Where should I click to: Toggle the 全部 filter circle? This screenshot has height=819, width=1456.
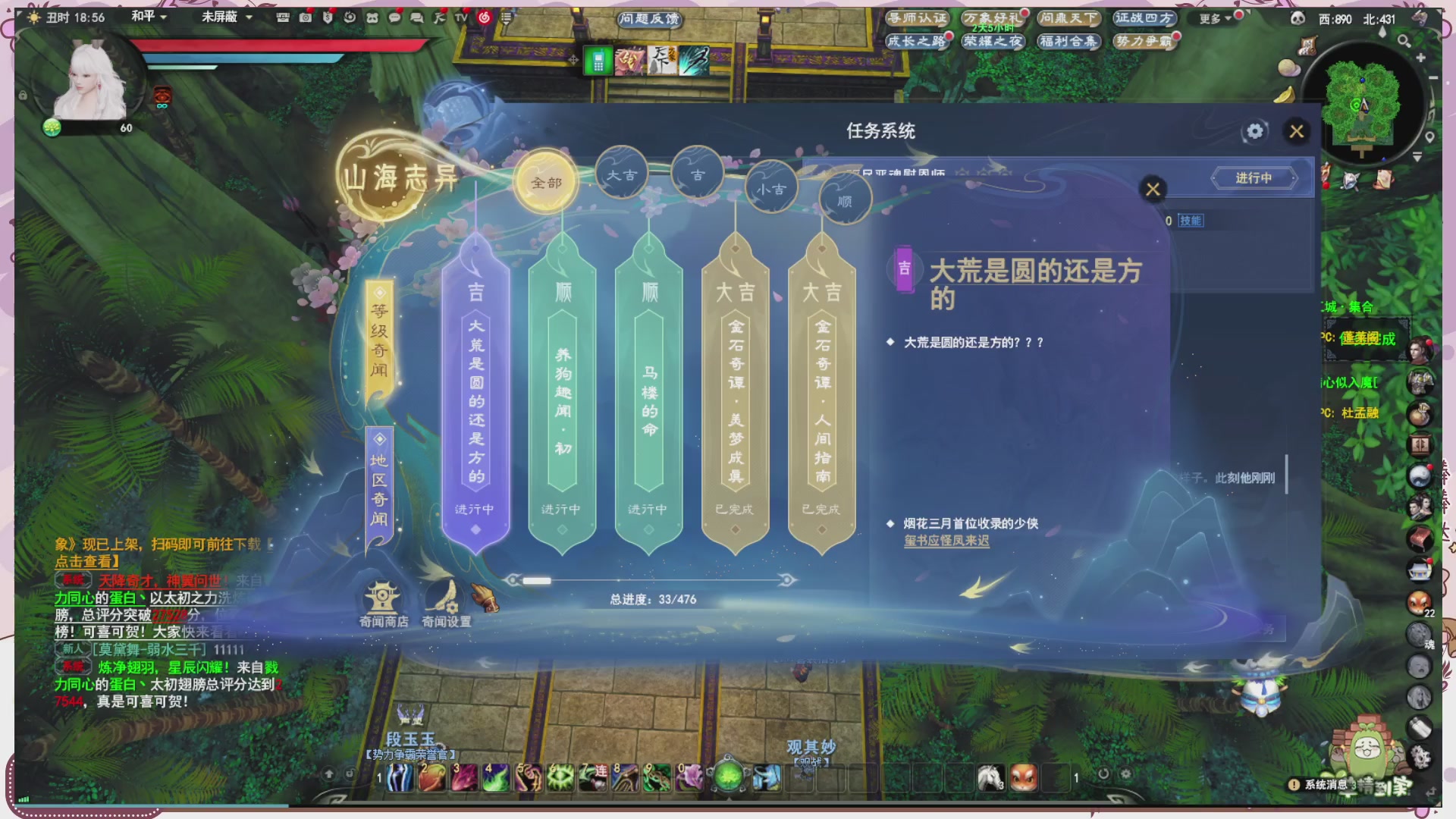548,180
